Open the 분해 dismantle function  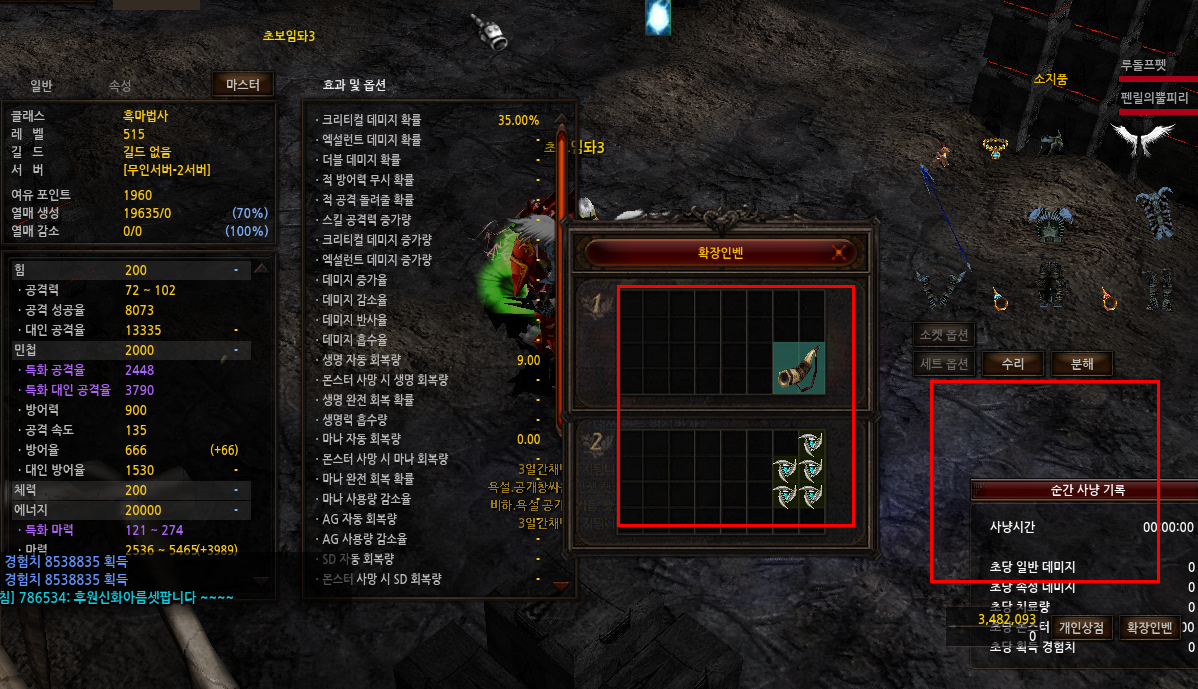[x=1081, y=364]
